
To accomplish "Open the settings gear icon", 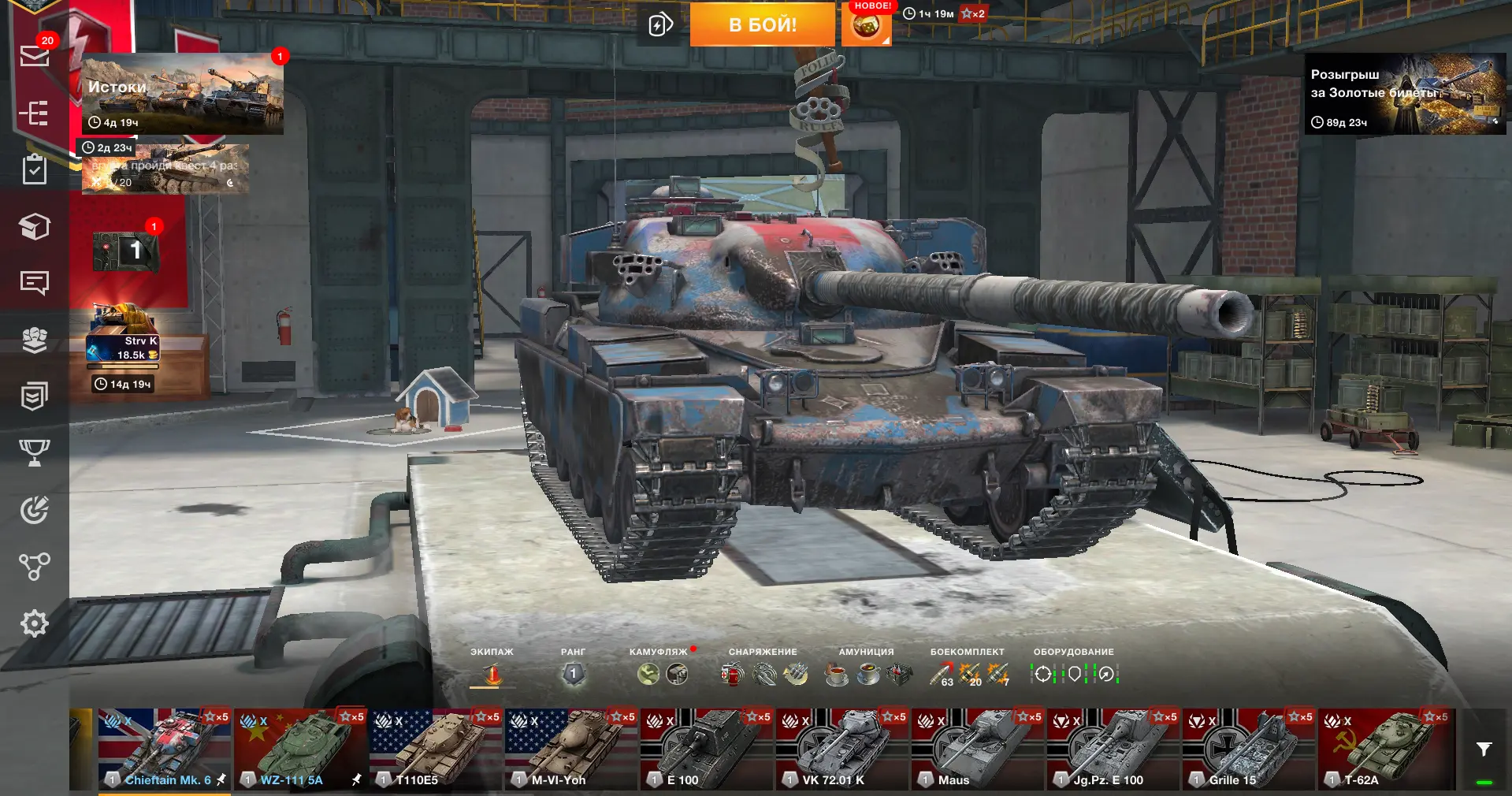I will pos(34,624).
